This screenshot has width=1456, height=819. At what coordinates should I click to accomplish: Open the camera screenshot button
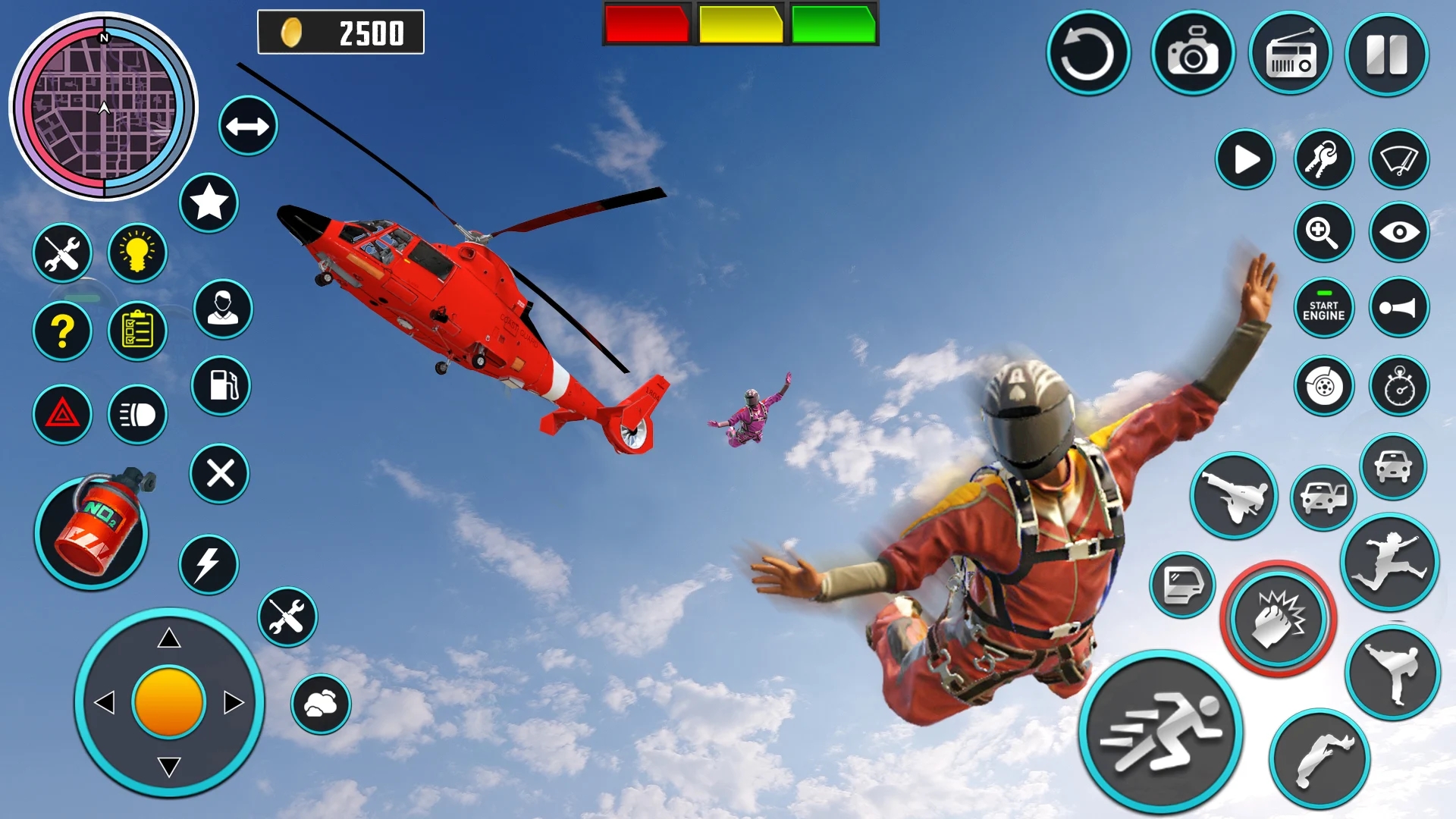pos(1192,55)
